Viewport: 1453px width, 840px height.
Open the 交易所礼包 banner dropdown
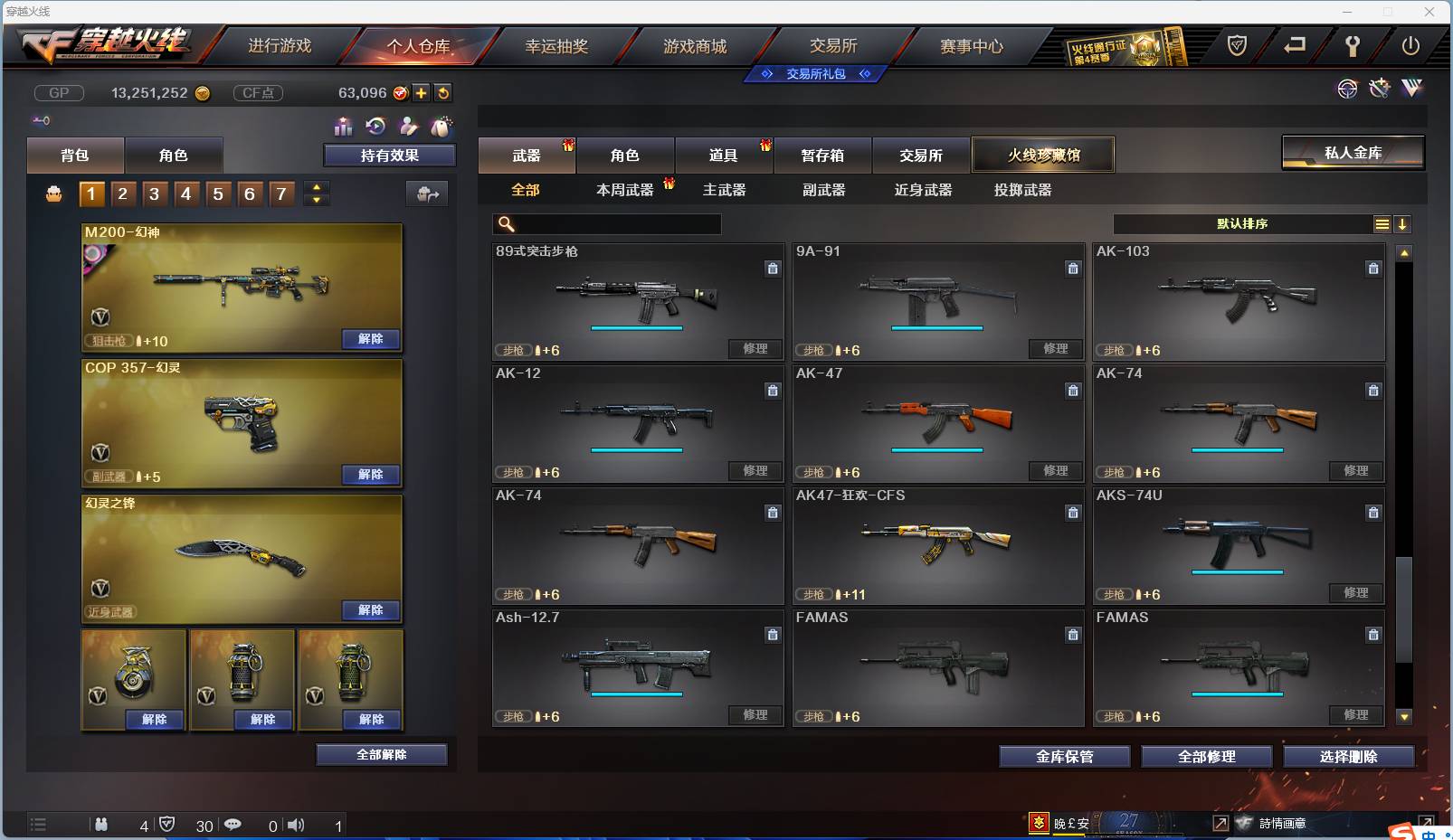click(814, 74)
